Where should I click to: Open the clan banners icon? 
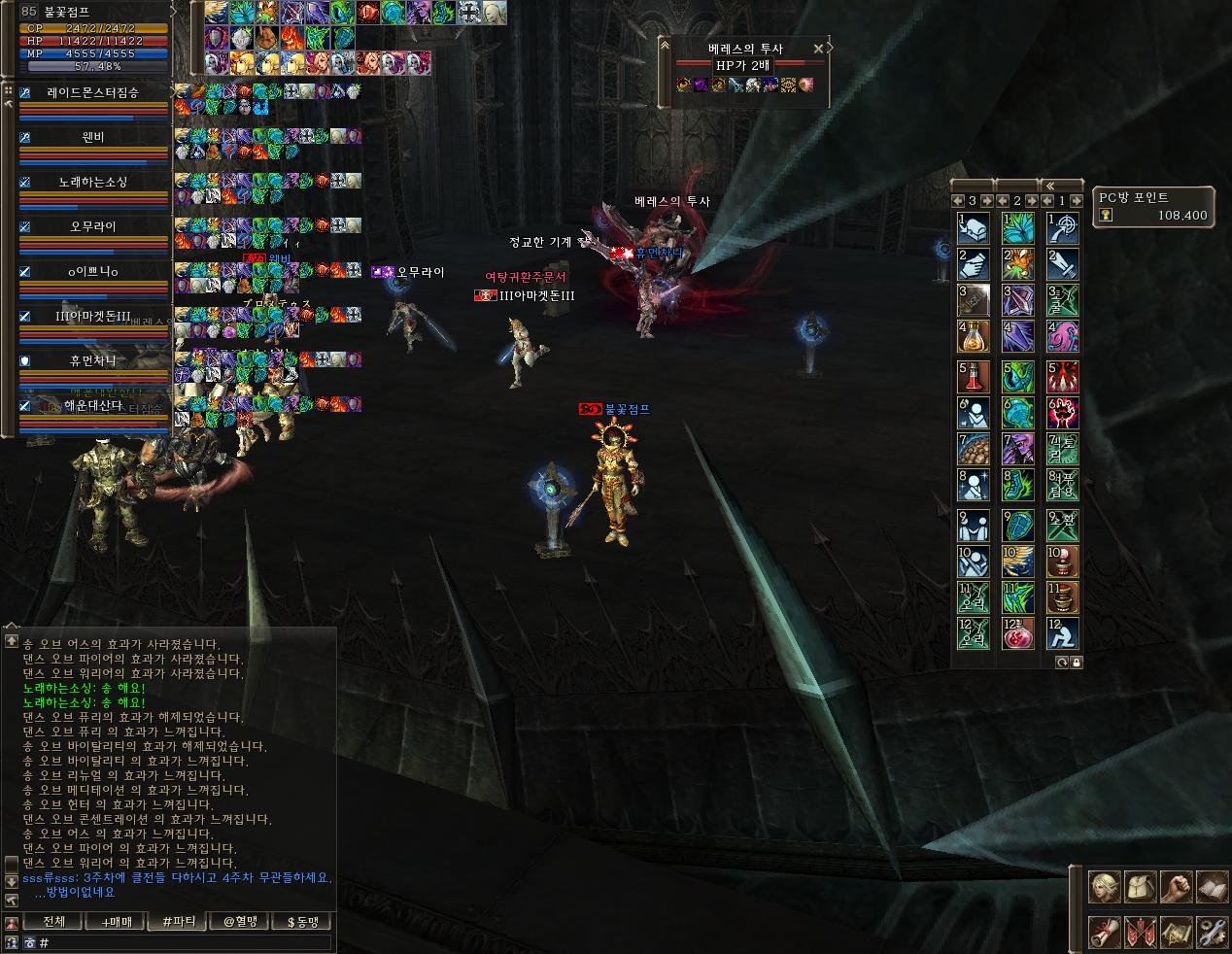click(x=1139, y=933)
